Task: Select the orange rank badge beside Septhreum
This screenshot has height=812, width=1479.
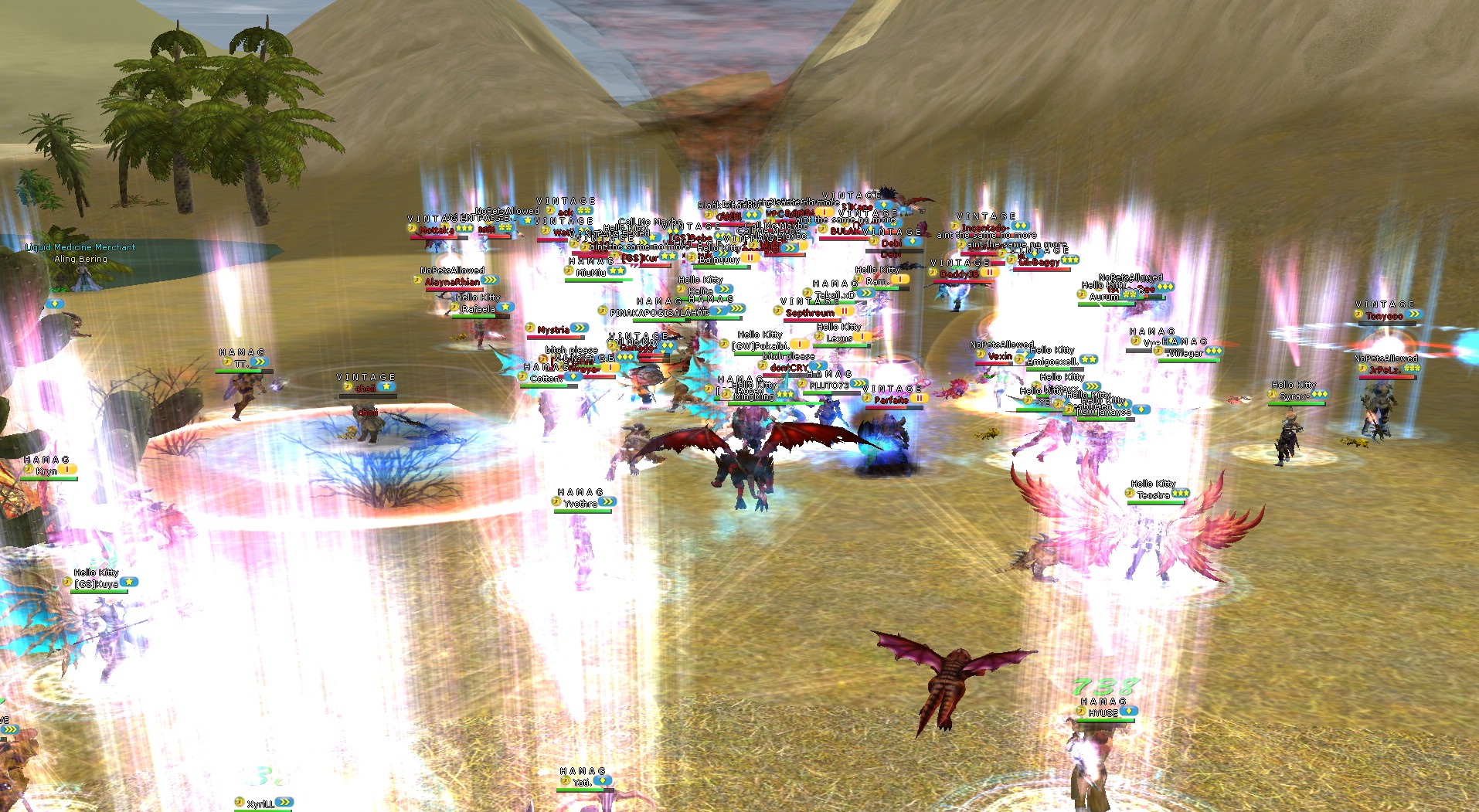Action: click(845, 311)
